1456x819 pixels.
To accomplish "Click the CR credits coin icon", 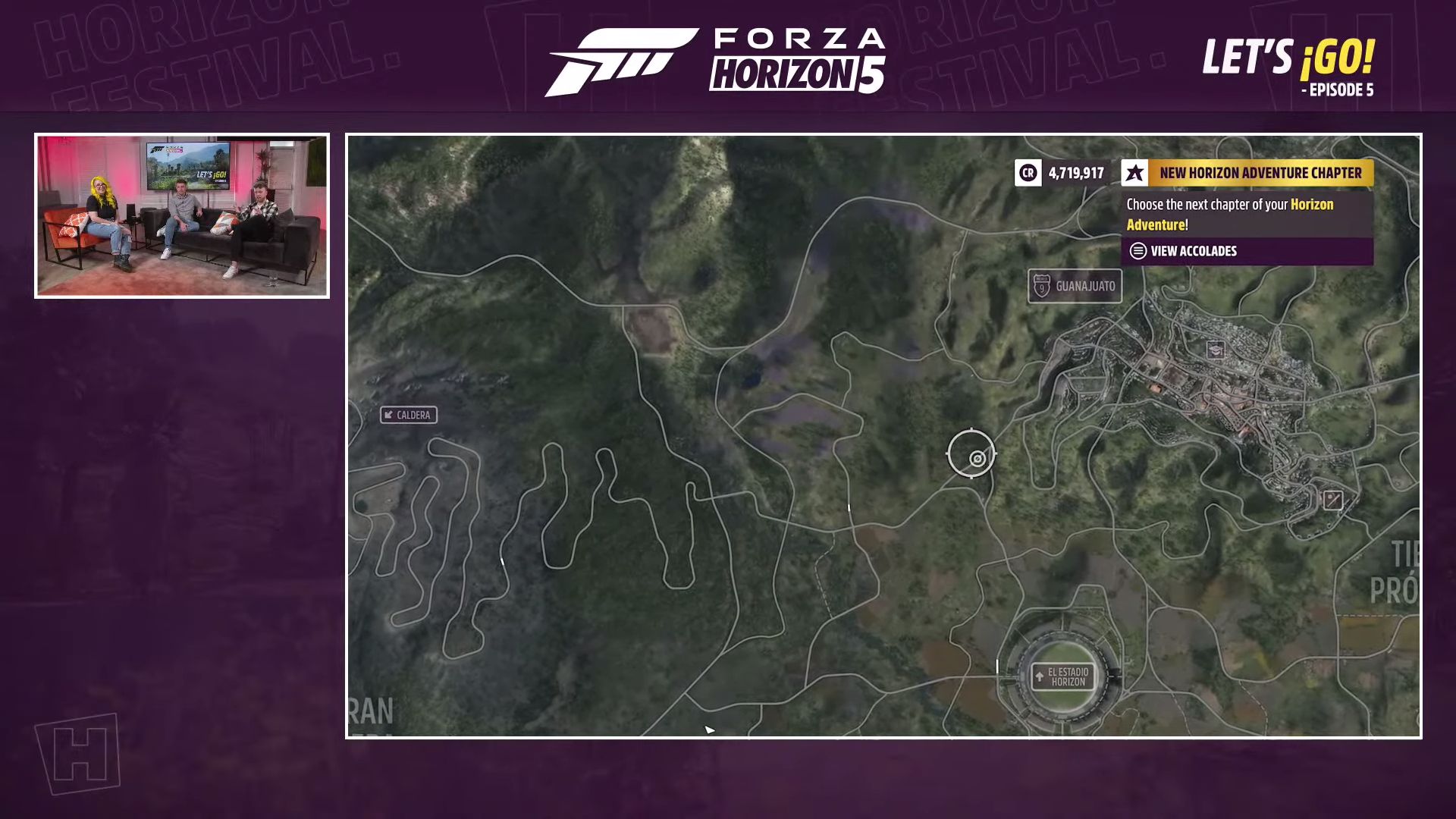I will point(1028,173).
